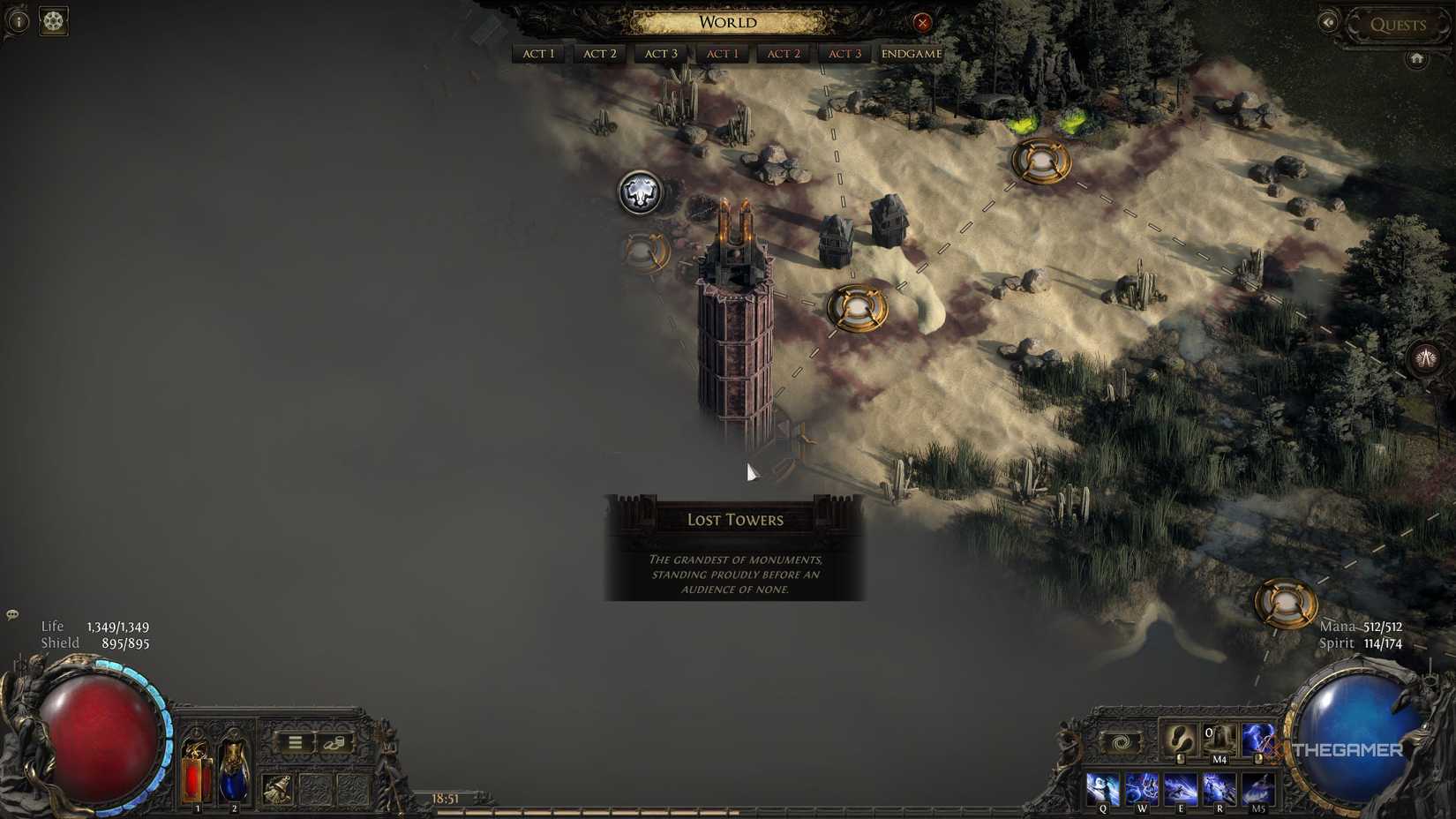Expand the hamburger menu near the flasks
Screen dimensions: 1456x819
[x=294, y=743]
